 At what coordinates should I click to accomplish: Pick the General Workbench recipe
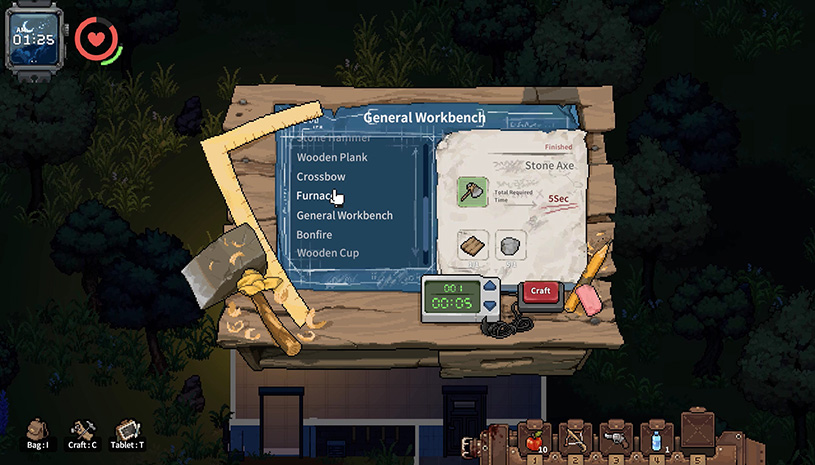pos(344,215)
